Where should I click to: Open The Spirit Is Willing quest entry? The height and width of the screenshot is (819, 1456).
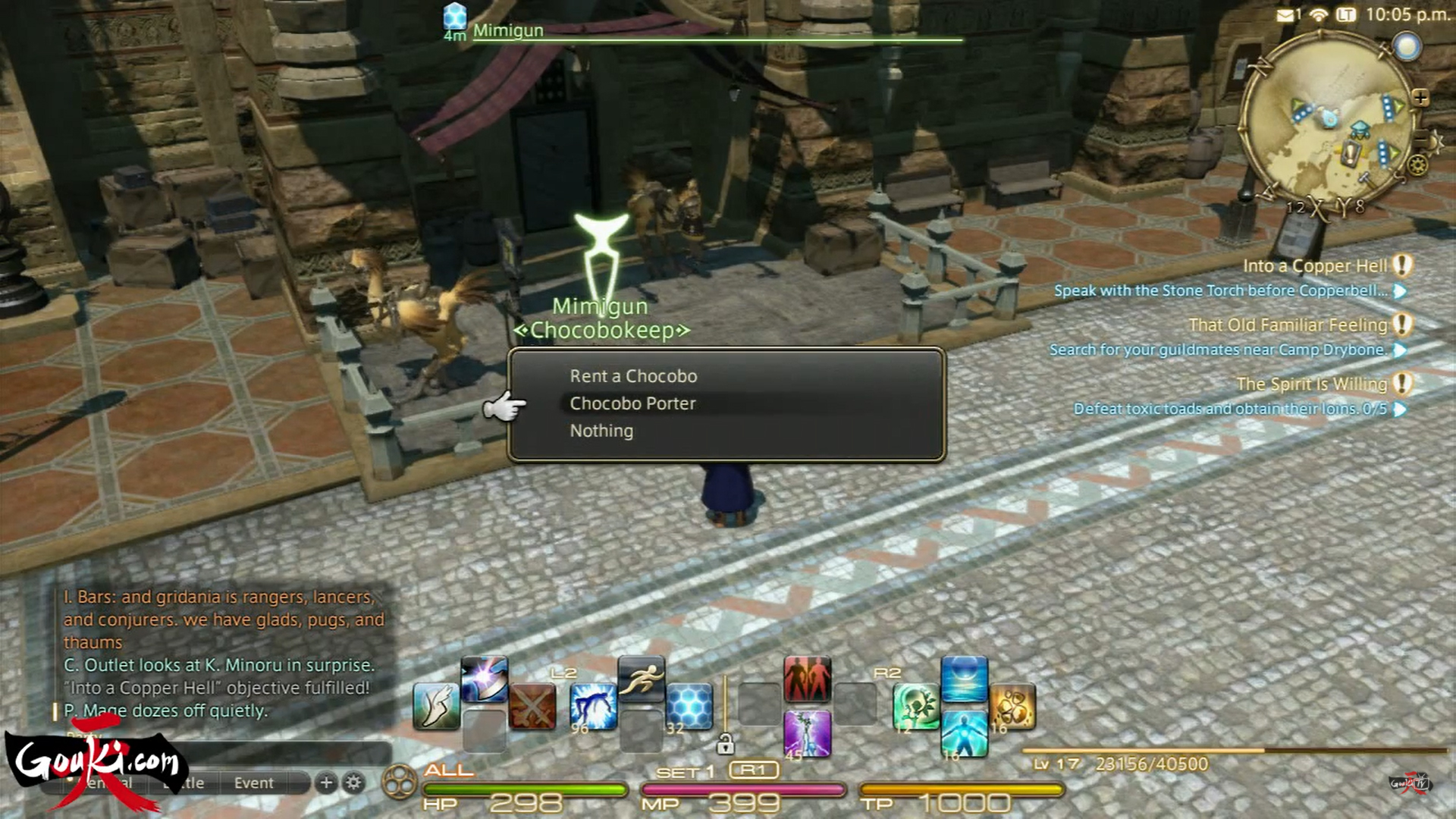(1311, 384)
